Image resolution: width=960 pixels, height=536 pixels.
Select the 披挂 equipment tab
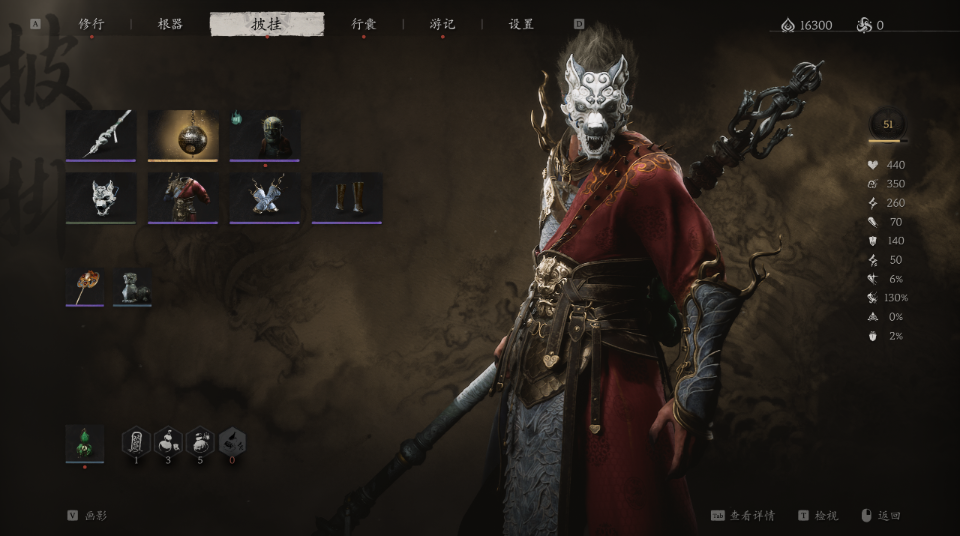point(267,24)
